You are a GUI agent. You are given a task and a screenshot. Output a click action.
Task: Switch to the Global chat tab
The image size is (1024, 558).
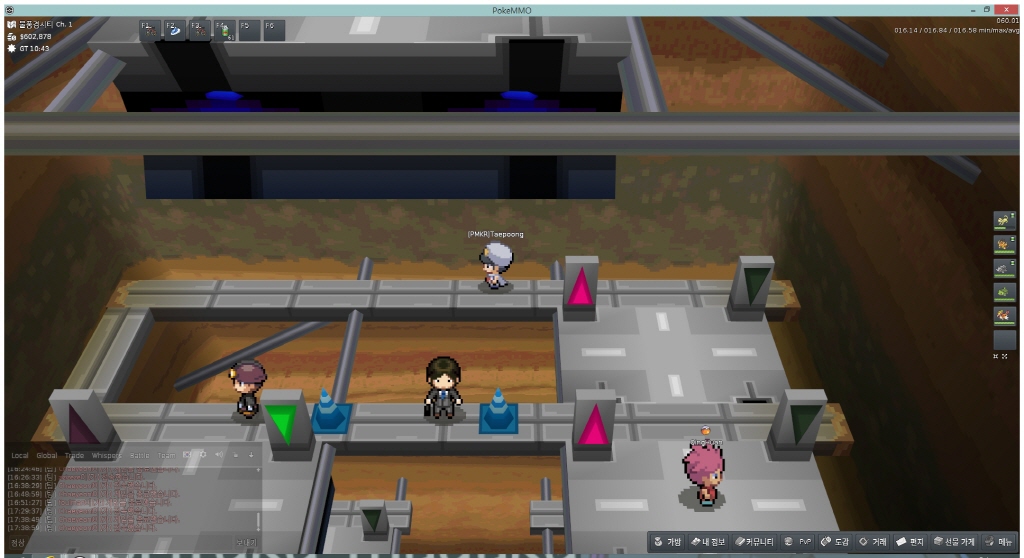click(47, 455)
